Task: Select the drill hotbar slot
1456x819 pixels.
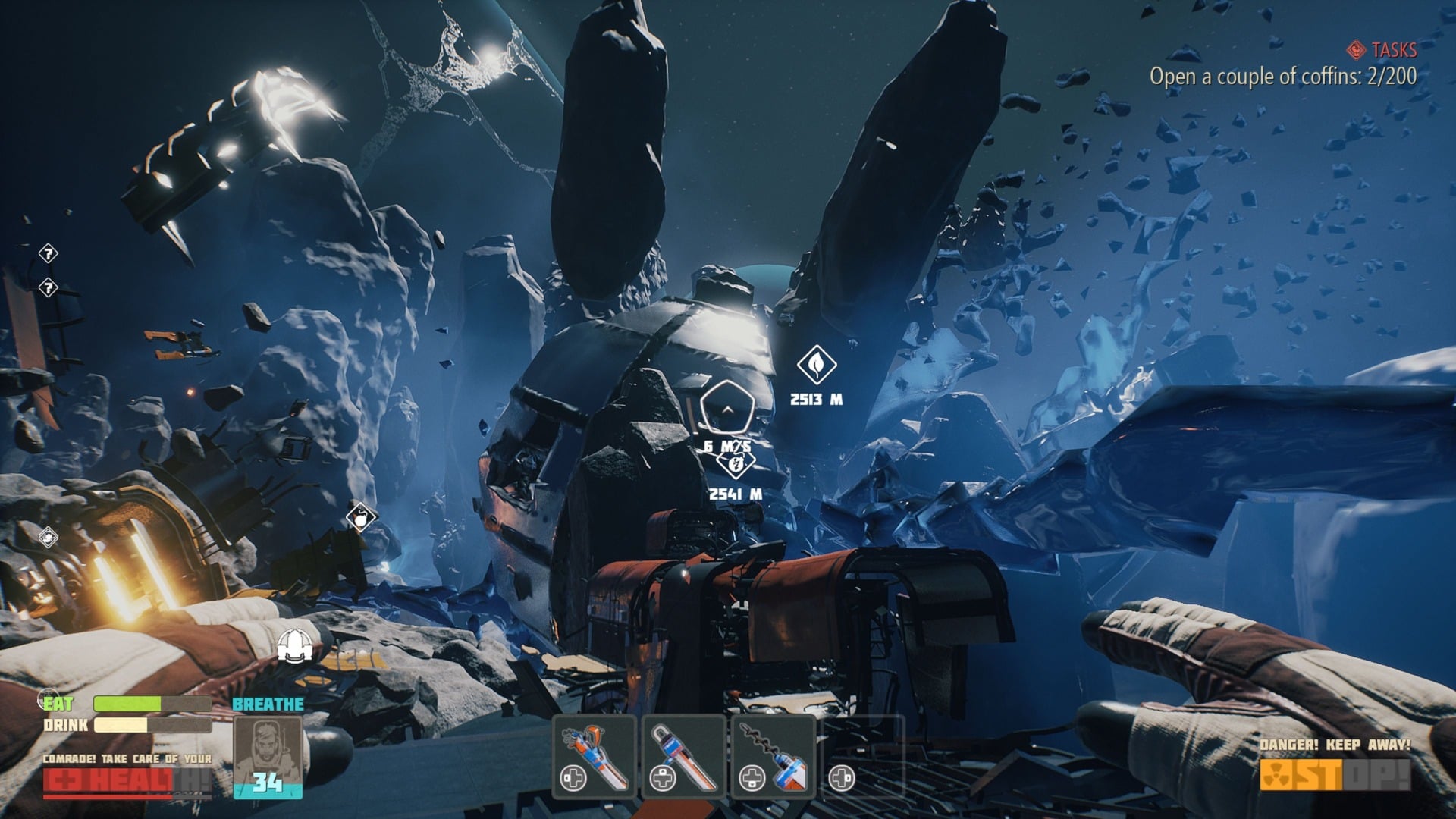Action: pyautogui.click(x=773, y=756)
